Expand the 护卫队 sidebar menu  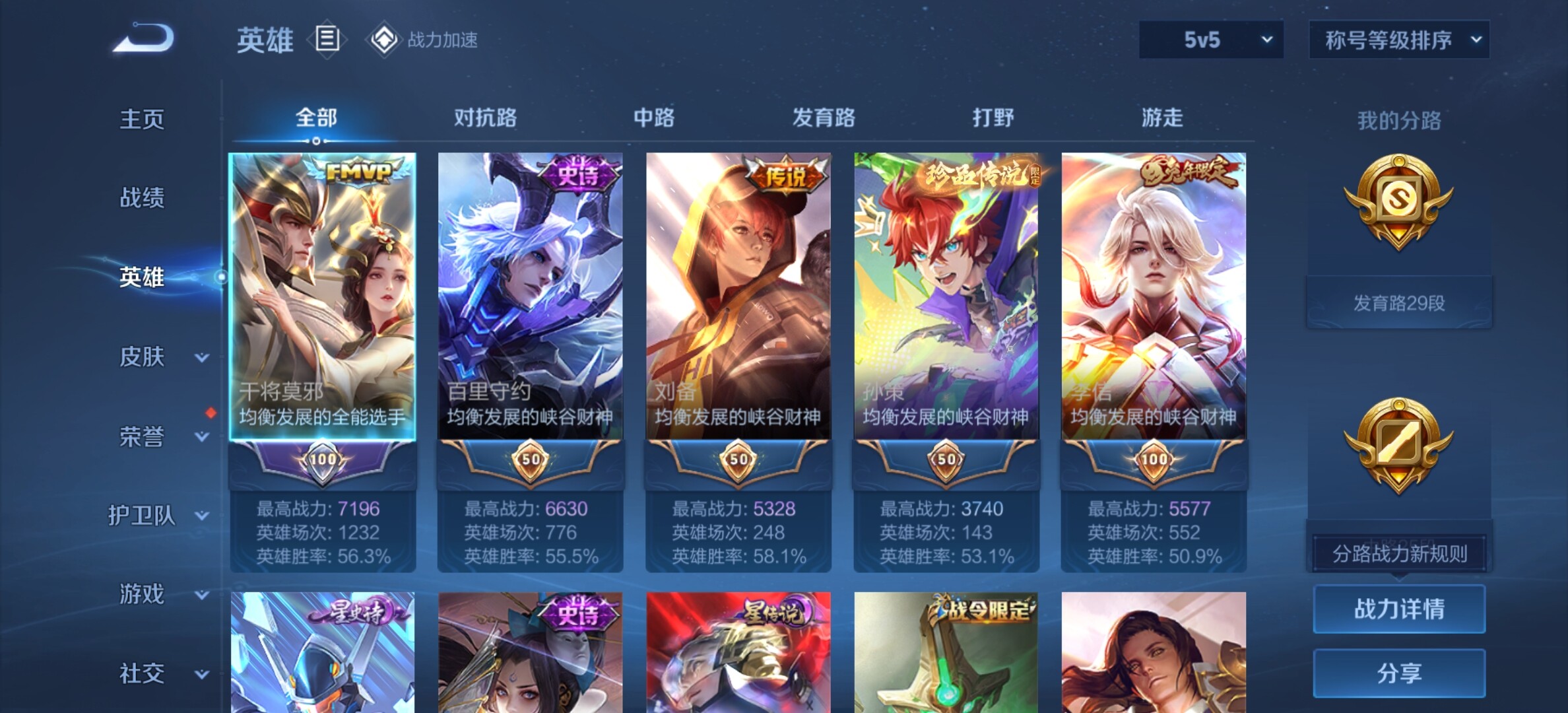coord(158,516)
